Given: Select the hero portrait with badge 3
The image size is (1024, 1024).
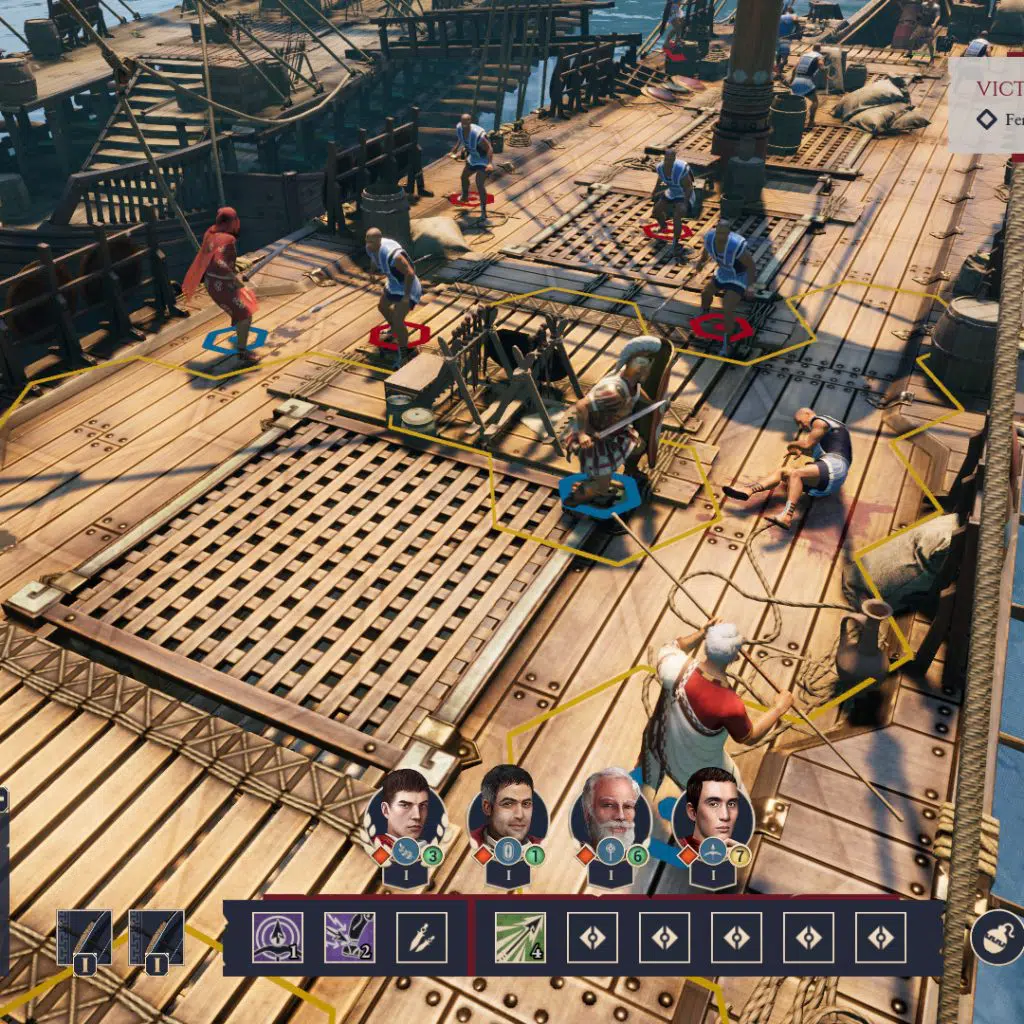Looking at the screenshot, I should 405,807.
